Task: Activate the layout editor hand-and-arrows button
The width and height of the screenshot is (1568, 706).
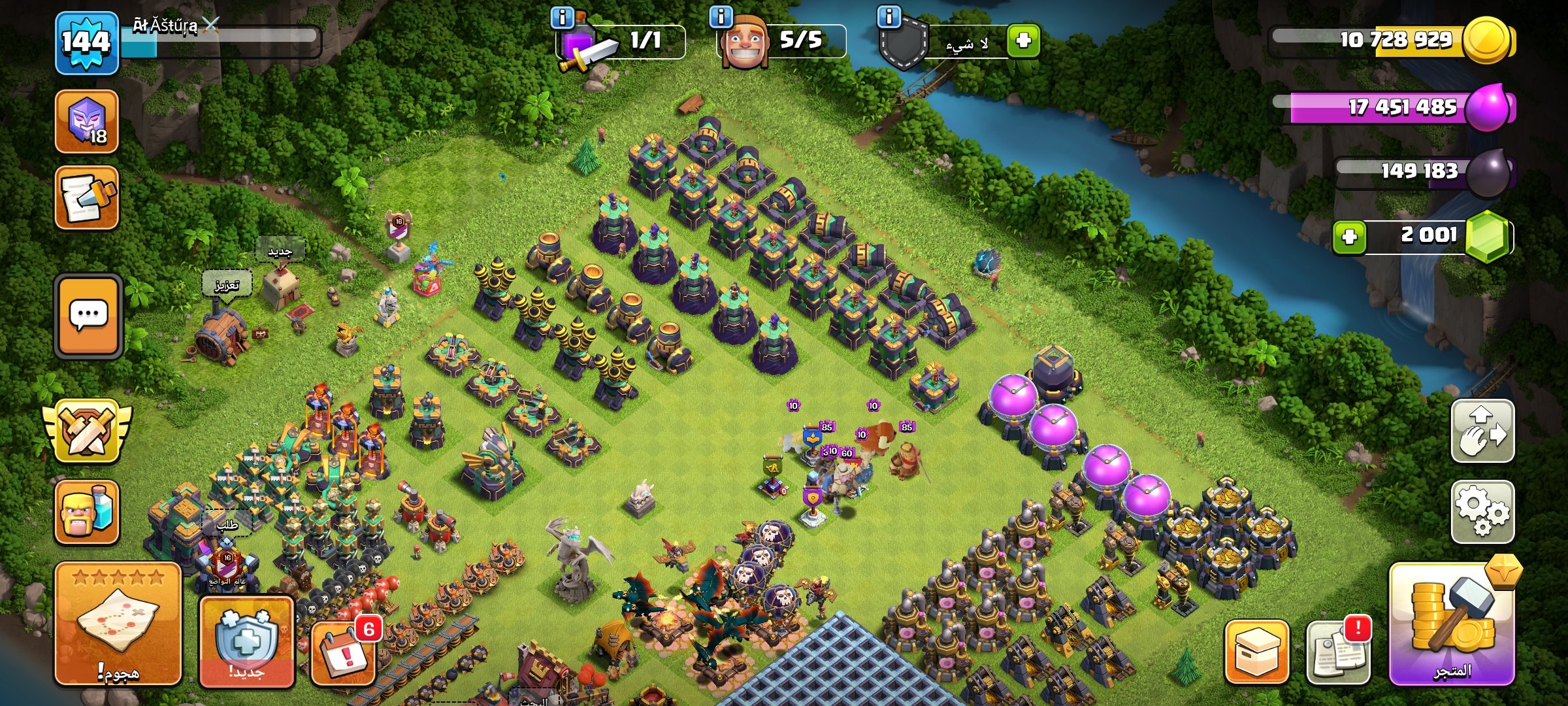Action: click(1482, 431)
